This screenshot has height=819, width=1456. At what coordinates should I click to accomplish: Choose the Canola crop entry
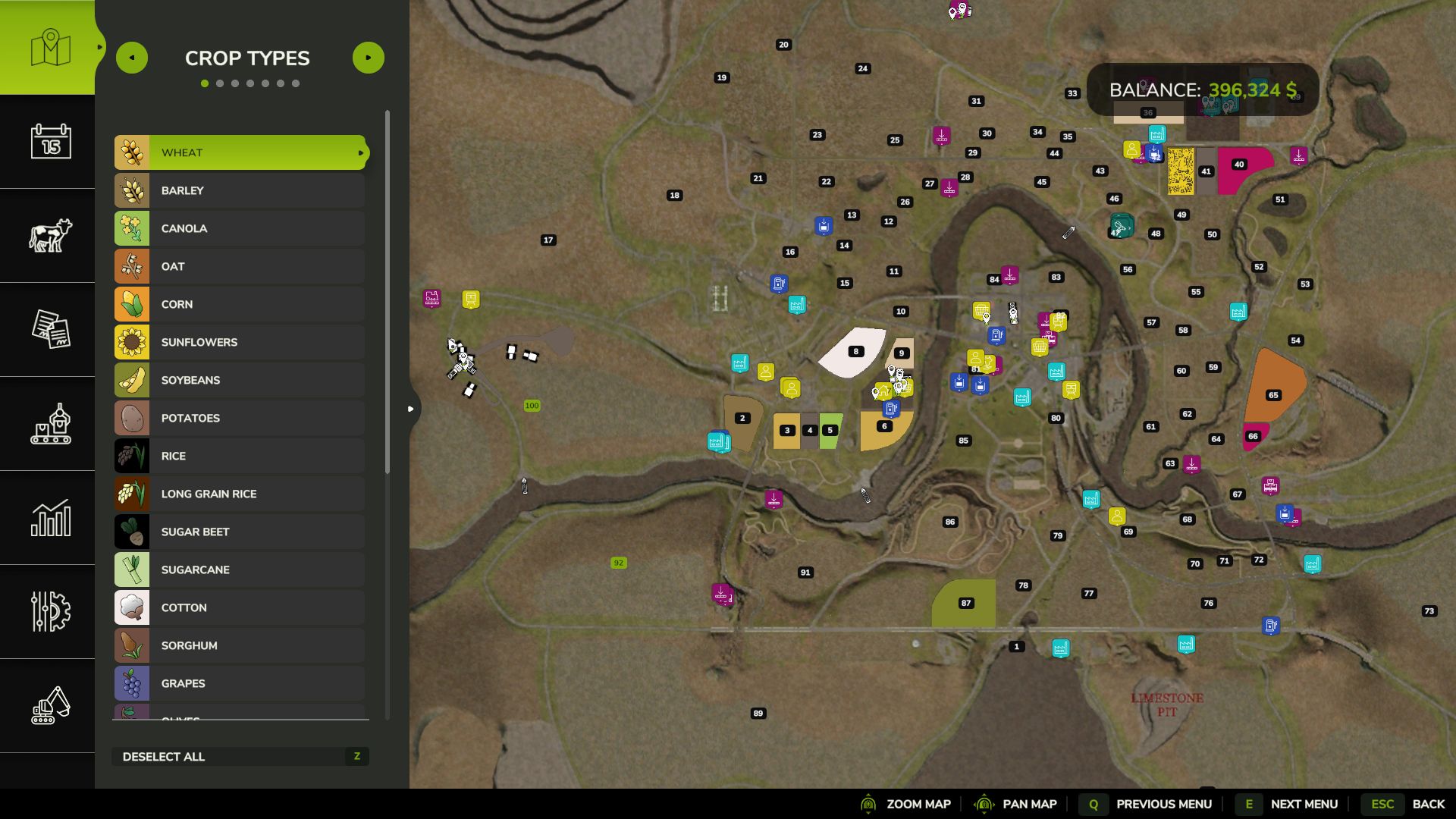coord(240,228)
